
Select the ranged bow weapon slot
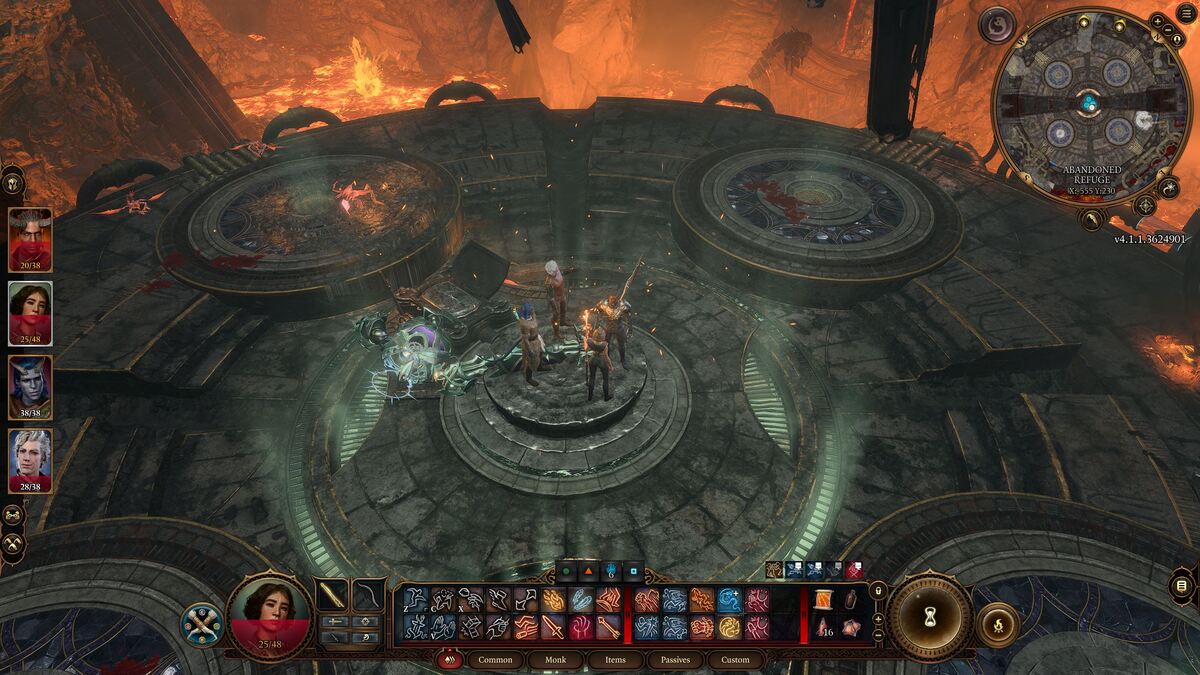click(x=369, y=595)
